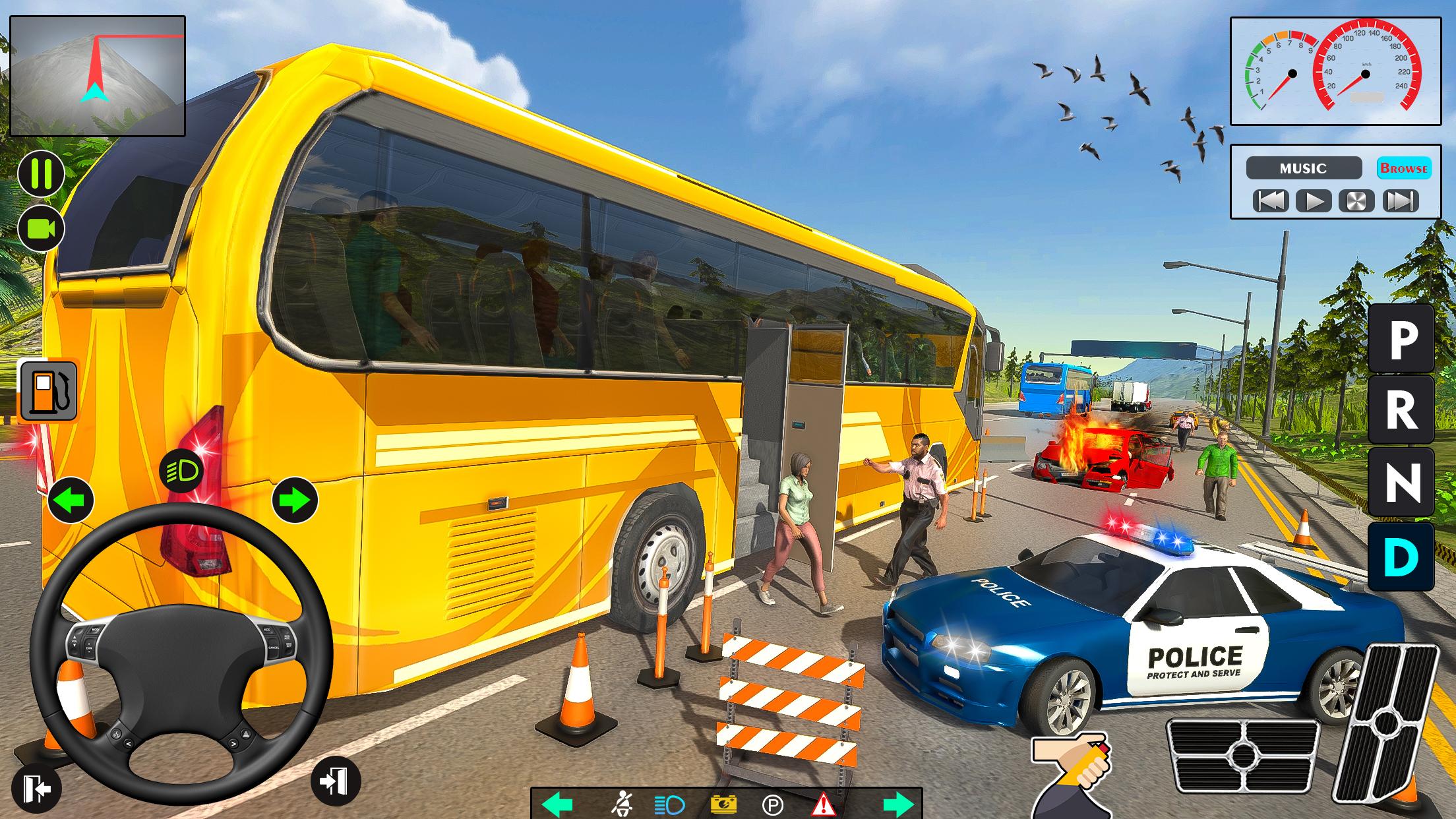Click the battery icon on the bottom bar
The height and width of the screenshot is (819, 1456).
coord(723,803)
